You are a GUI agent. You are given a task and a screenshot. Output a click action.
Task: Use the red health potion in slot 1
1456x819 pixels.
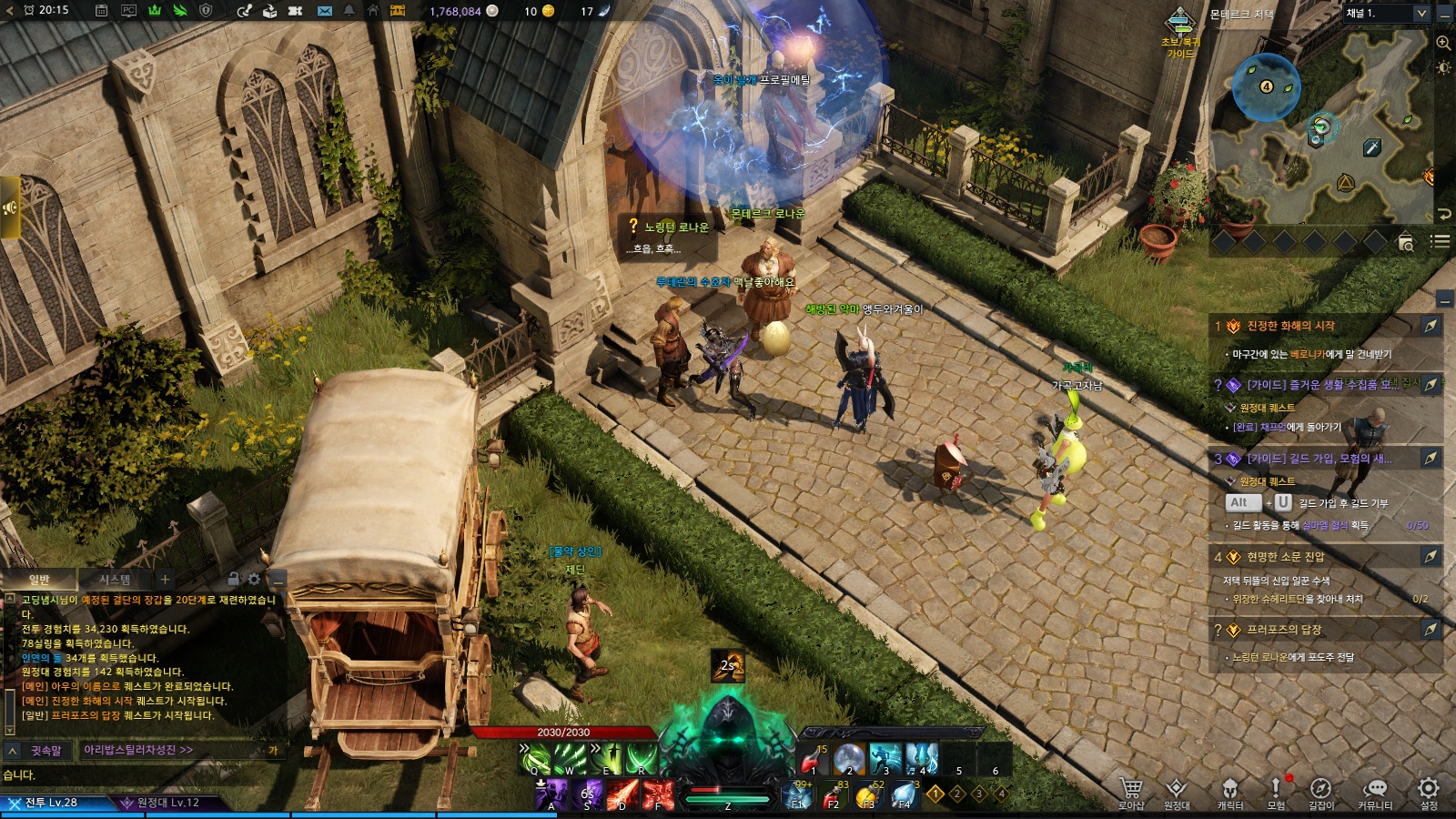tap(813, 758)
